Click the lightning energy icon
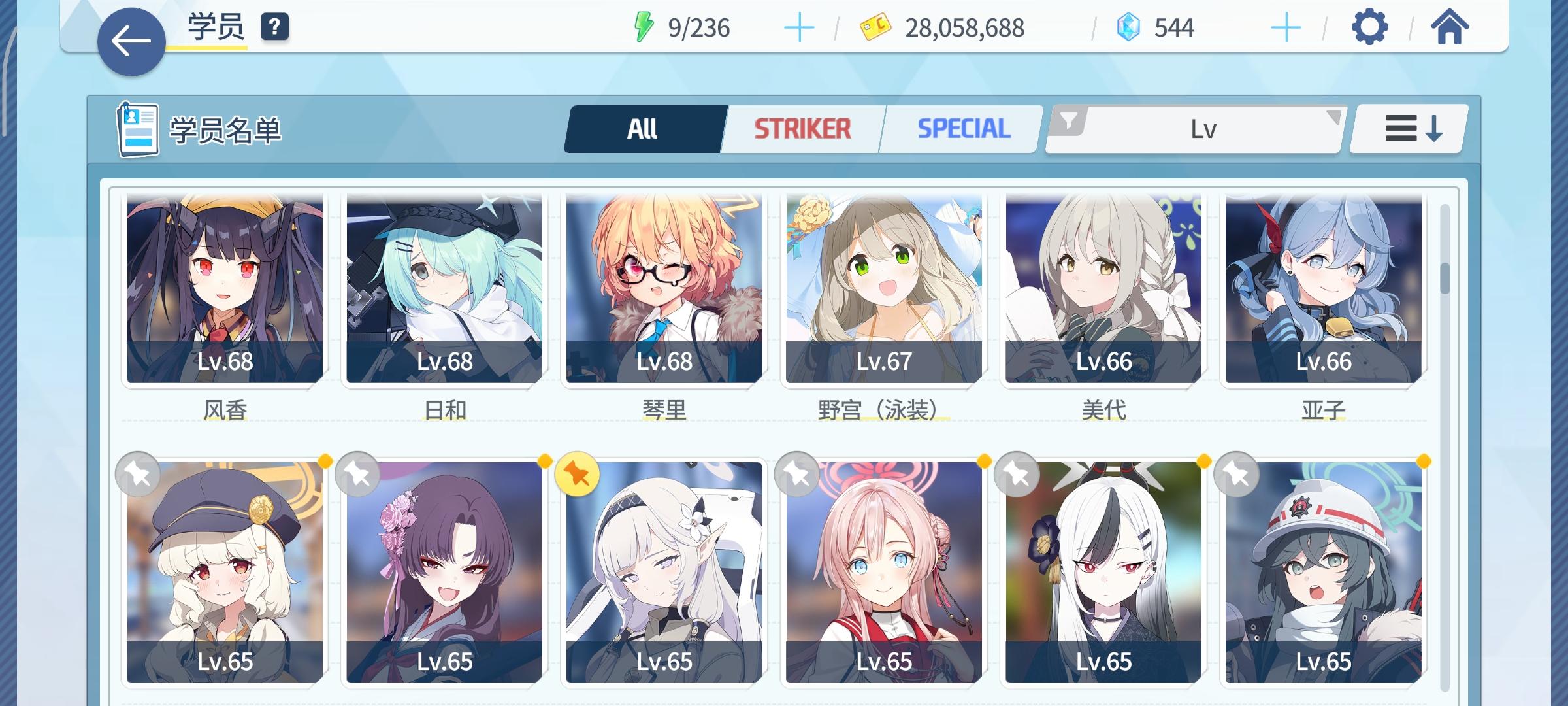Image resolution: width=1568 pixels, height=706 pixels. [644, 26]
